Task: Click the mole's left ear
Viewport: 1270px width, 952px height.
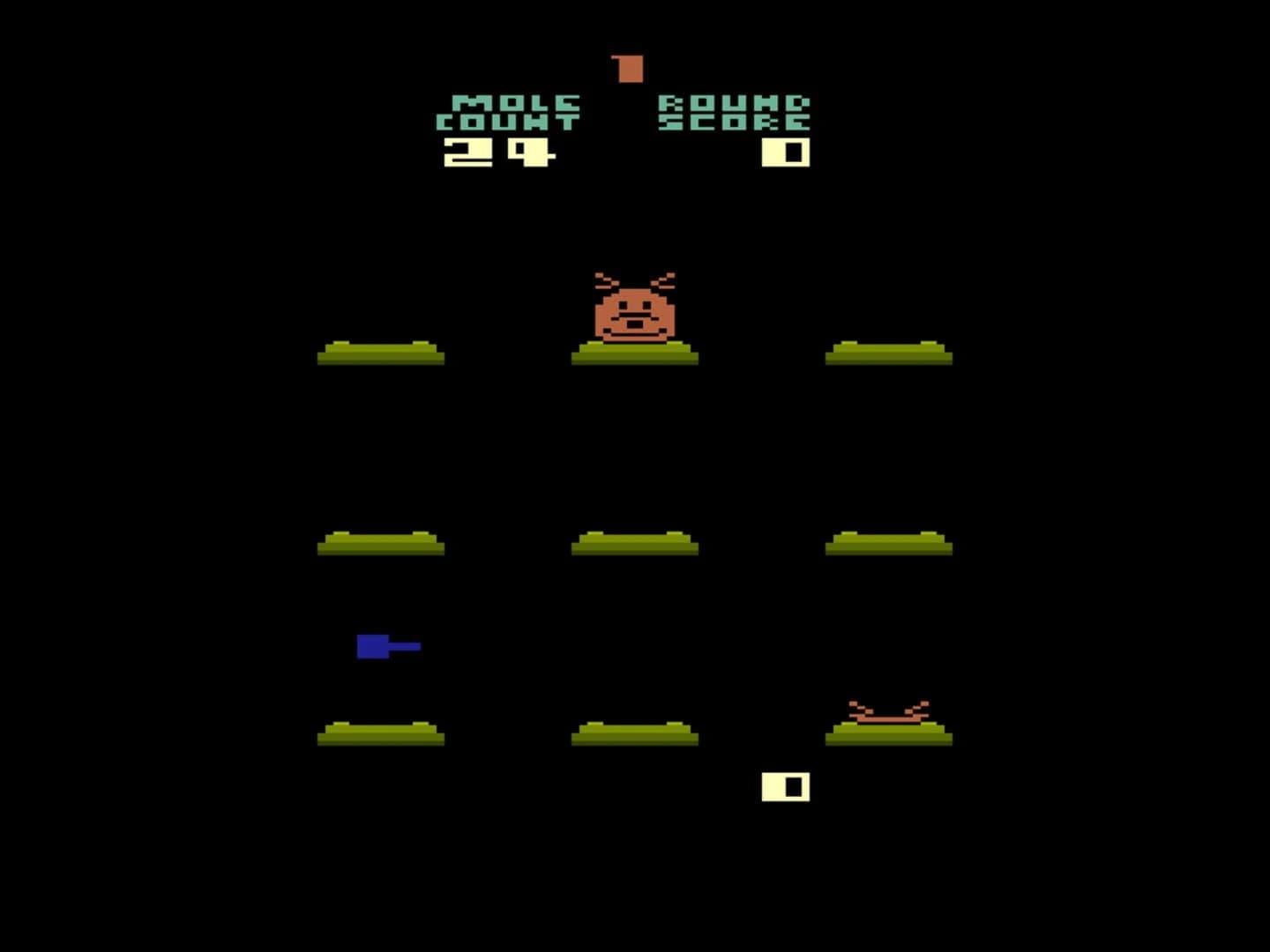Action: [x=603, y=279]
